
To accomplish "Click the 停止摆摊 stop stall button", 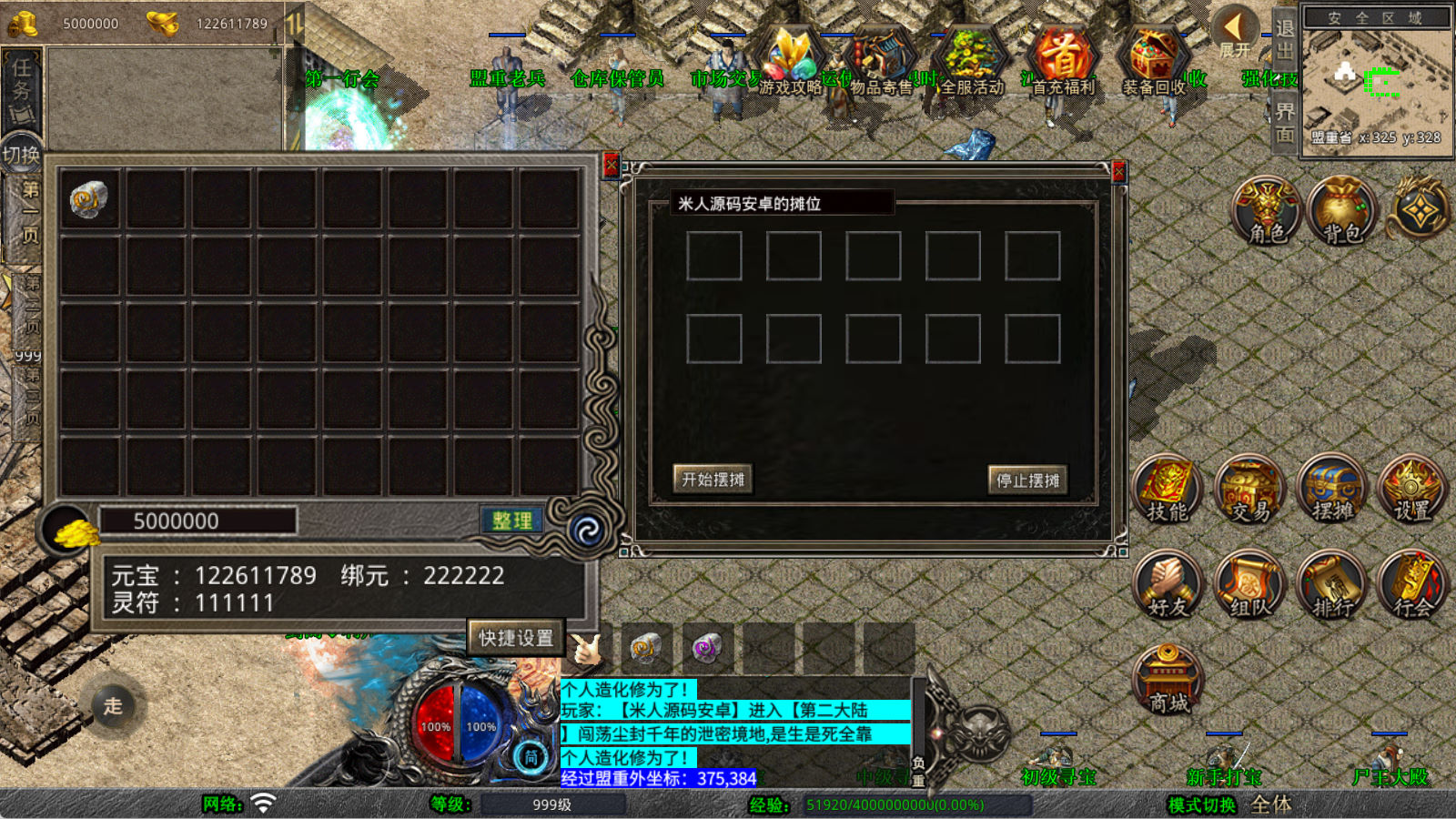I will coord(1027,480).
